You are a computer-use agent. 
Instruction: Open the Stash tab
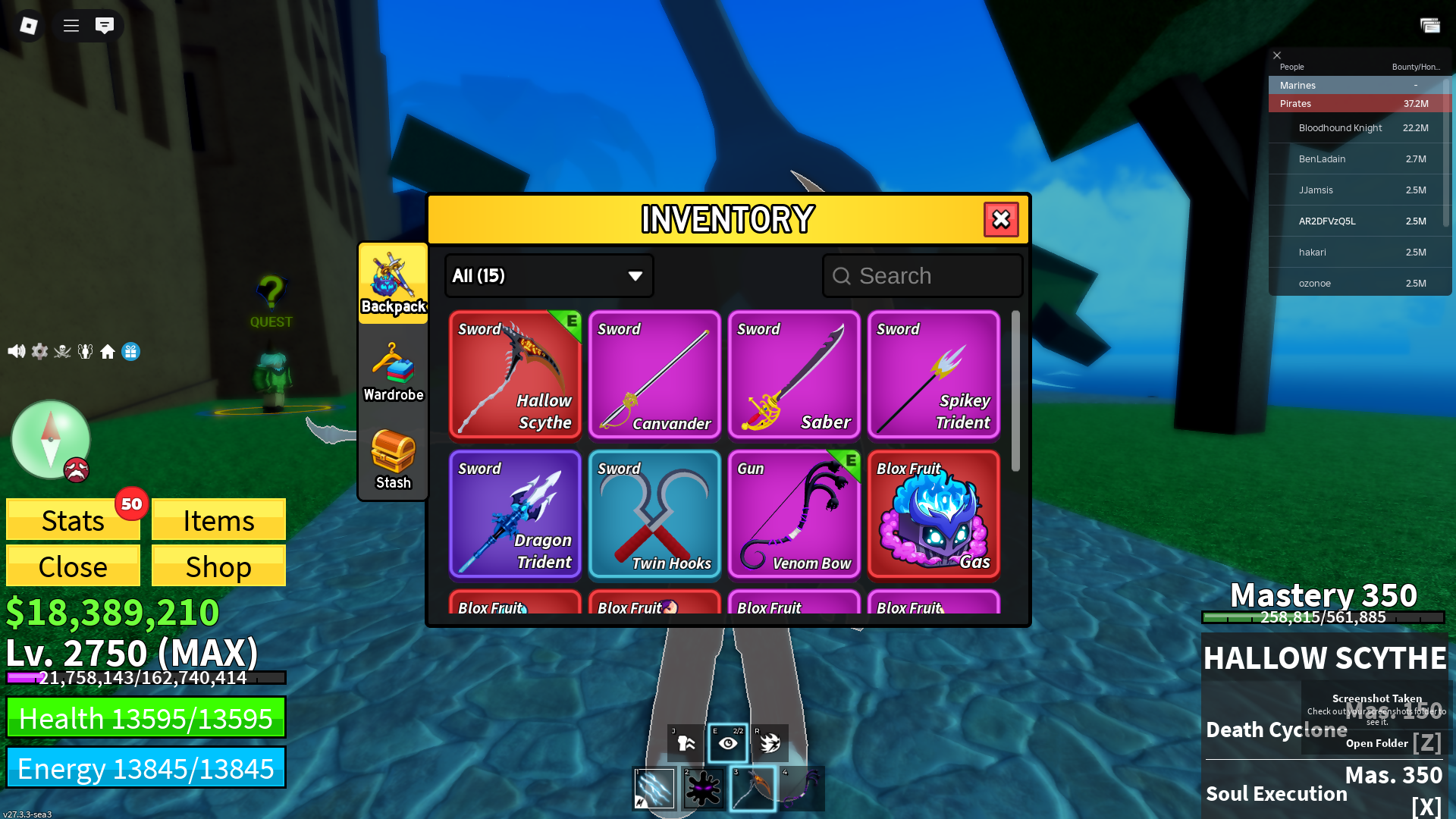tap(393, 460)
